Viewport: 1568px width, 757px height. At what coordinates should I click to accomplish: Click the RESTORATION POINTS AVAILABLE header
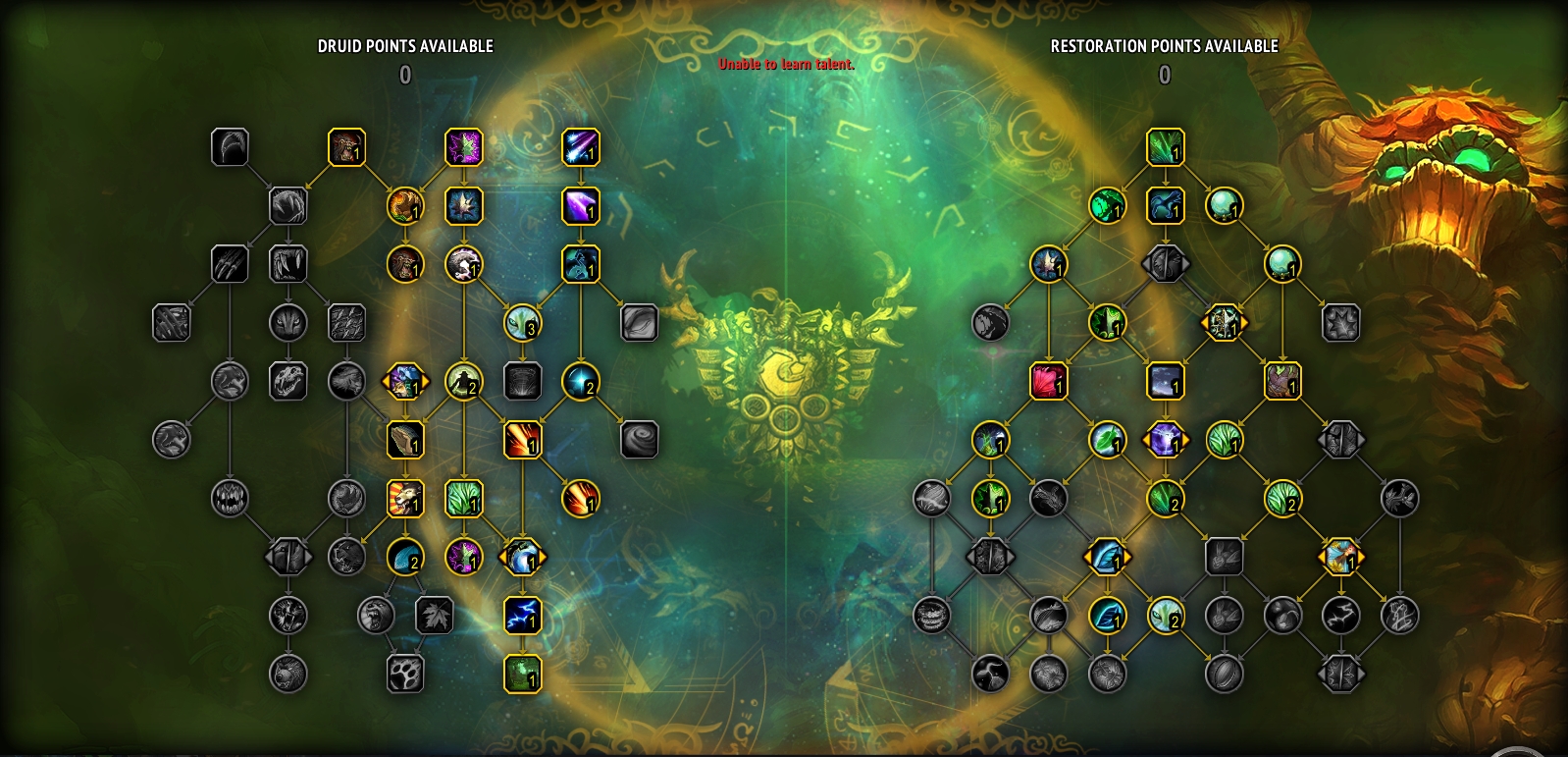click(1164, 44)
